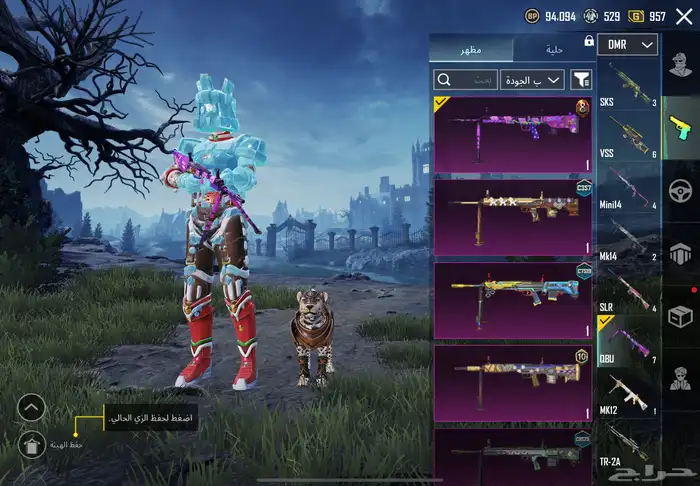Switch to the حلية (ornament) tab
This screenshot has width=700, height=486.
pyautogui.click(x=554, y=49)
